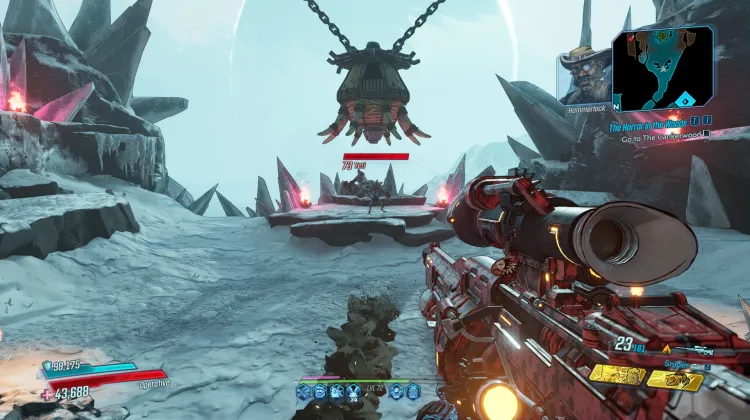The height and width of the screenshot is (420, 750).
Task: Open the minimap in the corner
Action: pyautogui.click(x=662, y=68)
